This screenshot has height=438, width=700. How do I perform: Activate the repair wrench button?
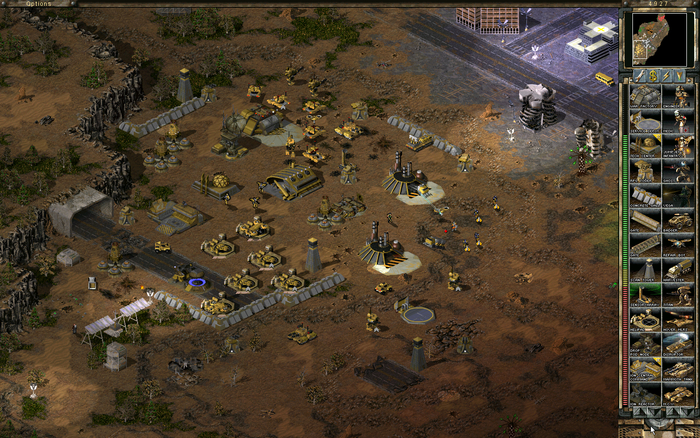click(x=639, y=75)
